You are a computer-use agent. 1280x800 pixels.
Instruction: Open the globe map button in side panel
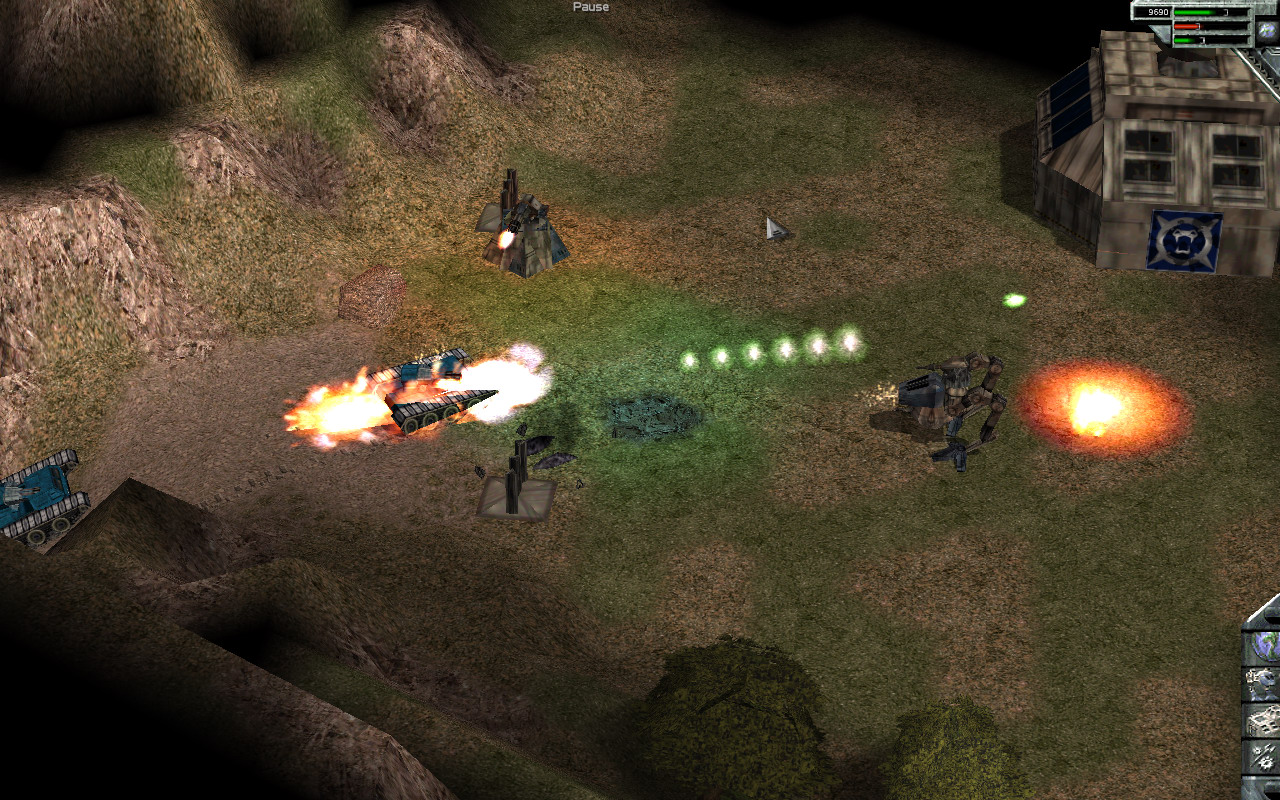1263,645
